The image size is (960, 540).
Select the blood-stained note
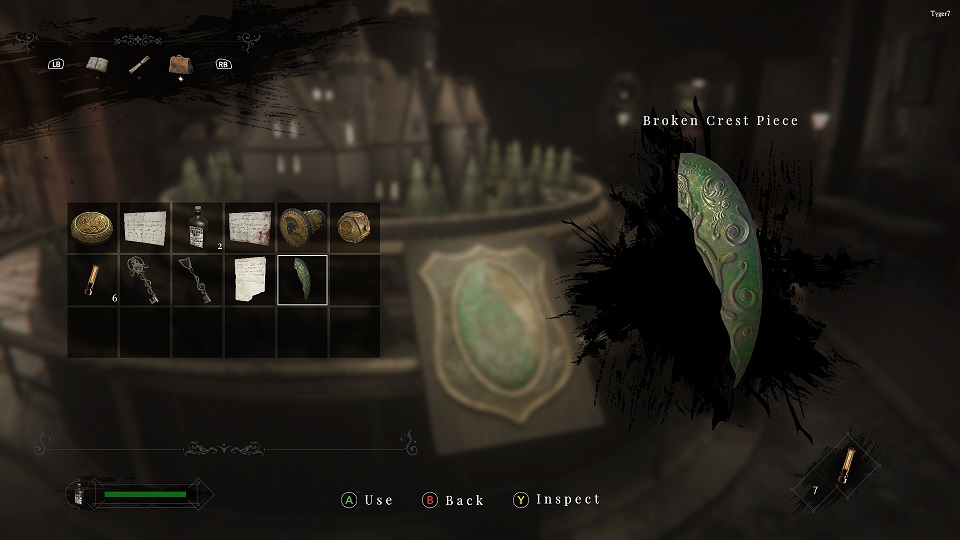(249, 228)
